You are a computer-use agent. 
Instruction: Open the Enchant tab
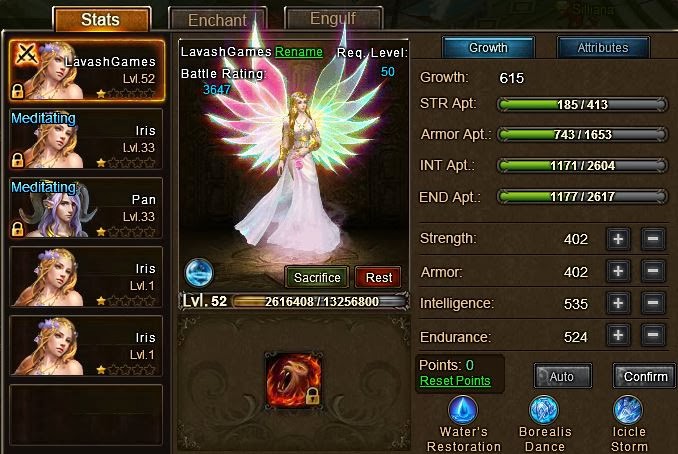pos(218,19)
